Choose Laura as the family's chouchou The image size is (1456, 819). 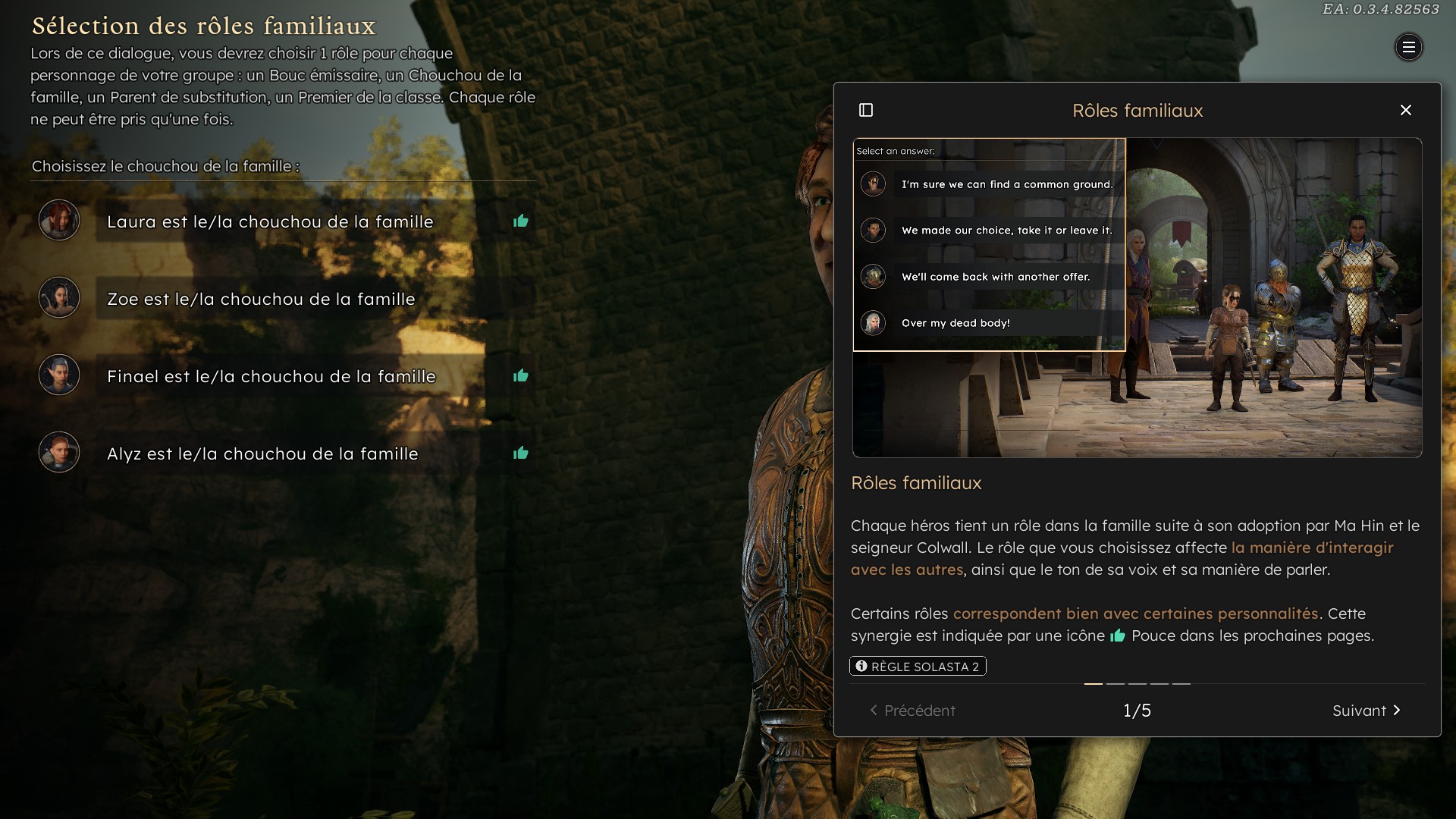click(270, 221)
